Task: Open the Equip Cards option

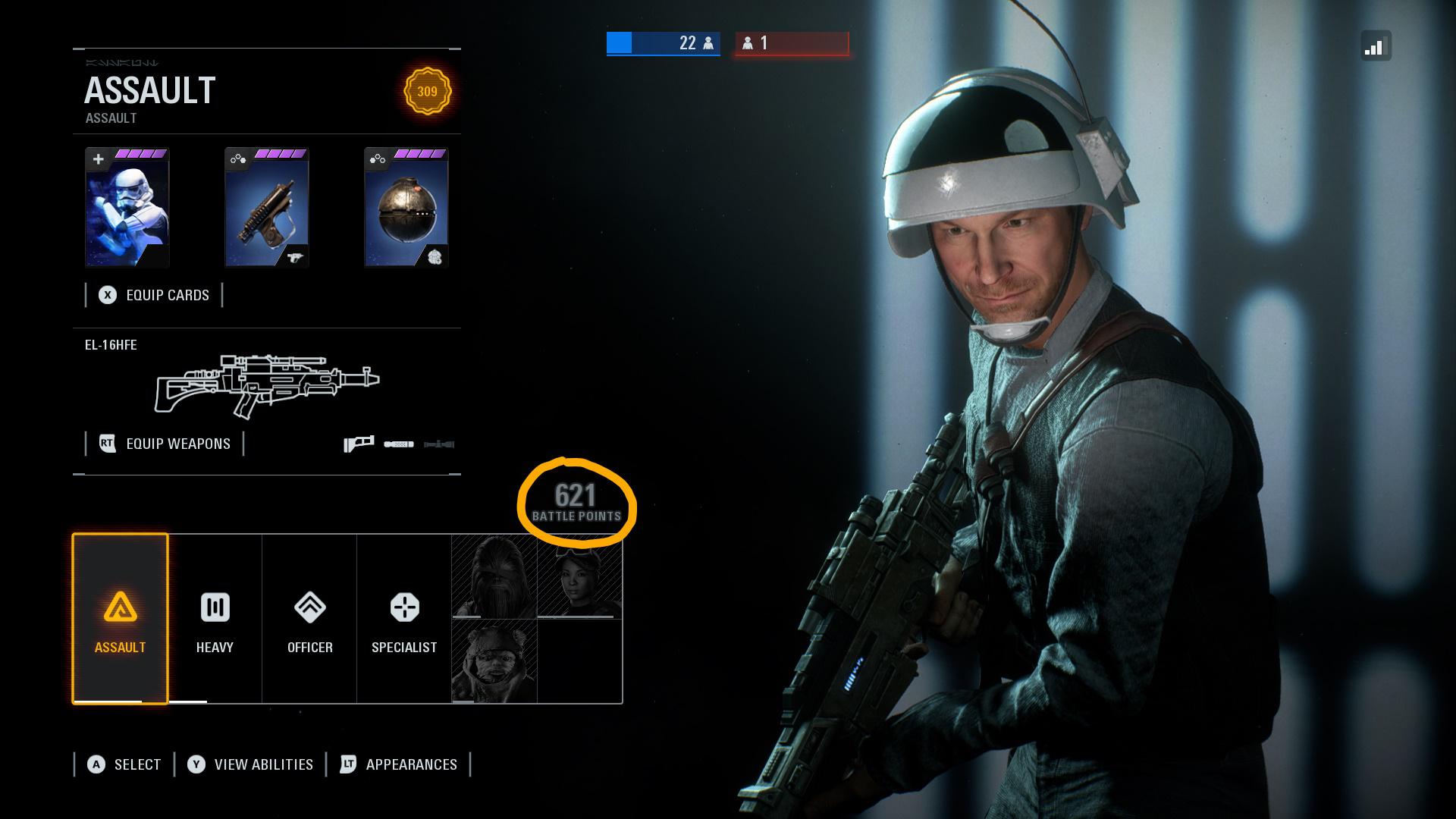Action: coord(155,295)
